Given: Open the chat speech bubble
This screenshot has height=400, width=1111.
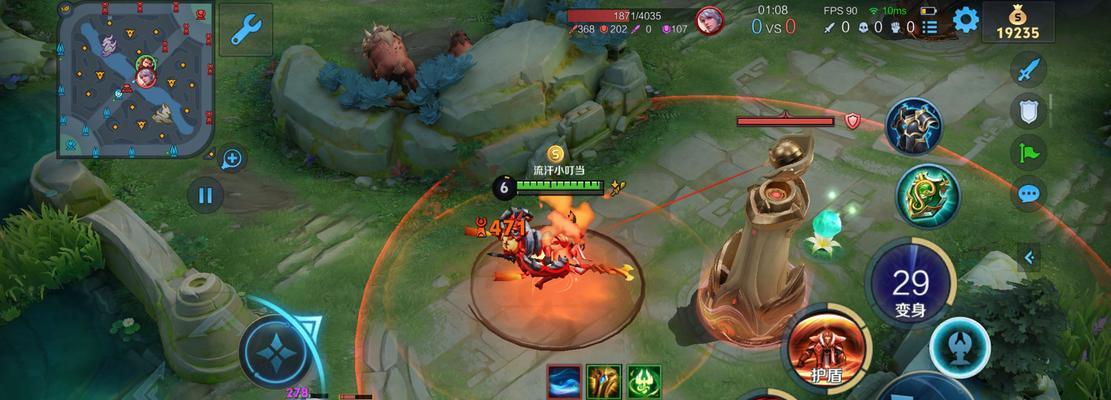Looking at the screenshot, I should (1028, 193).
